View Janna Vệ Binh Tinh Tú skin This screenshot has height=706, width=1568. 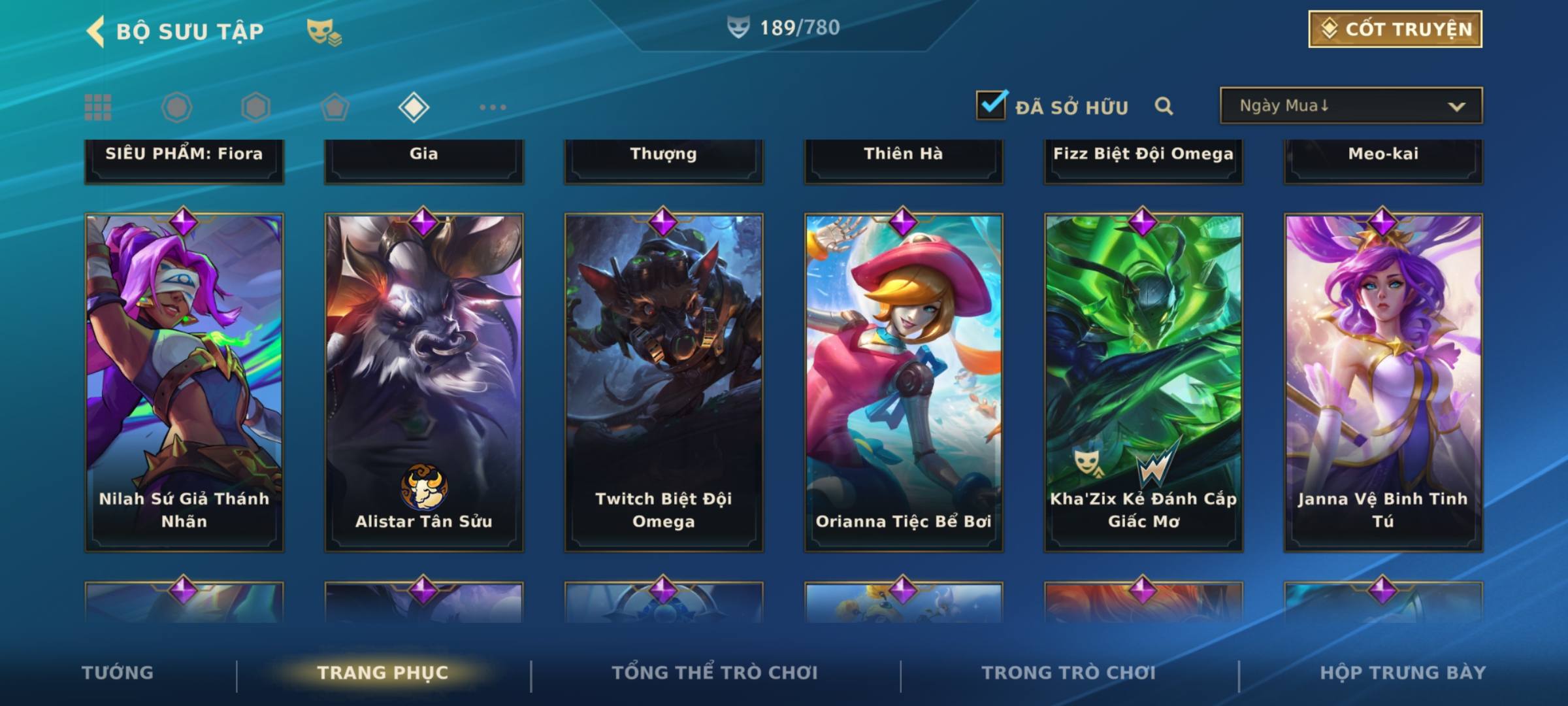pos(1383,382)
